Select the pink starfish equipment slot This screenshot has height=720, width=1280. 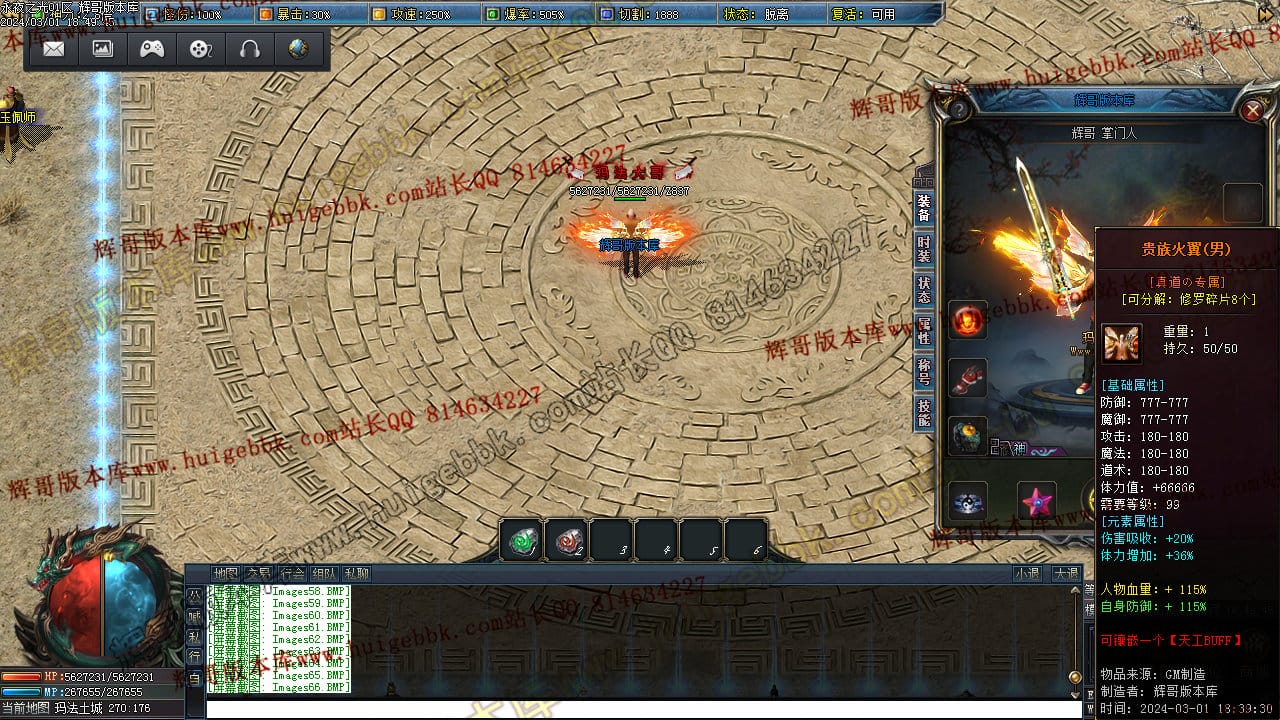pyautogui.click(x=1037, y=500)
